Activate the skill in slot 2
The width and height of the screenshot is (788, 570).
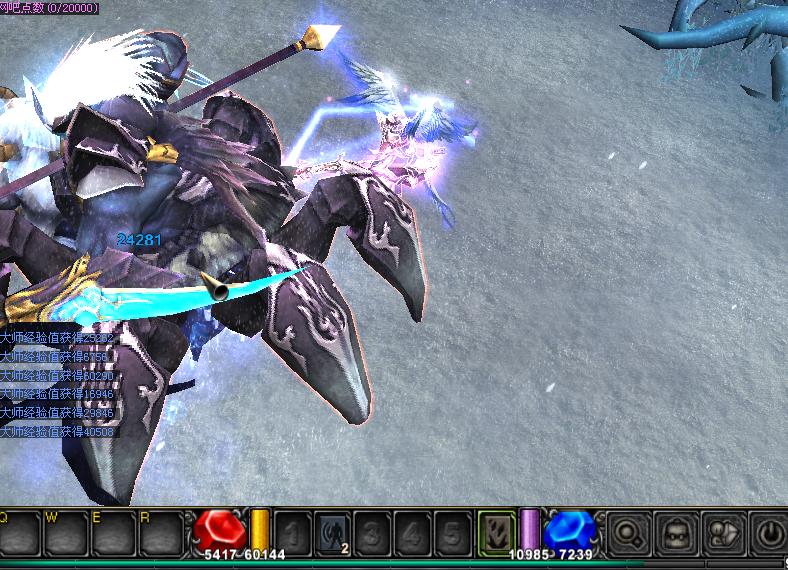(332, 531)
